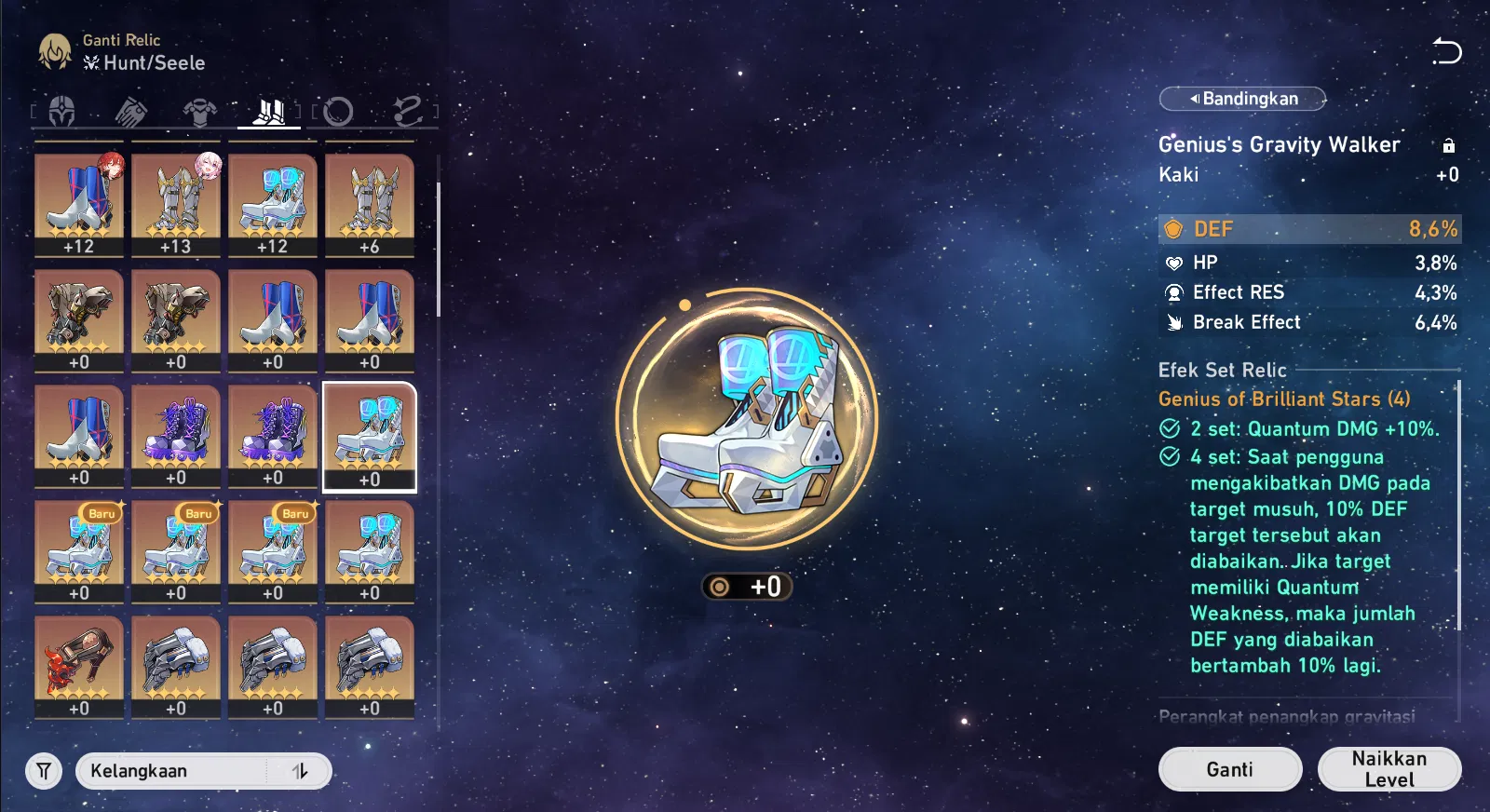Viewport: 1490px width, 812px height.
Task: Toggle the lock on Genius's Gravity Walker
Action: coord(1448,146)
